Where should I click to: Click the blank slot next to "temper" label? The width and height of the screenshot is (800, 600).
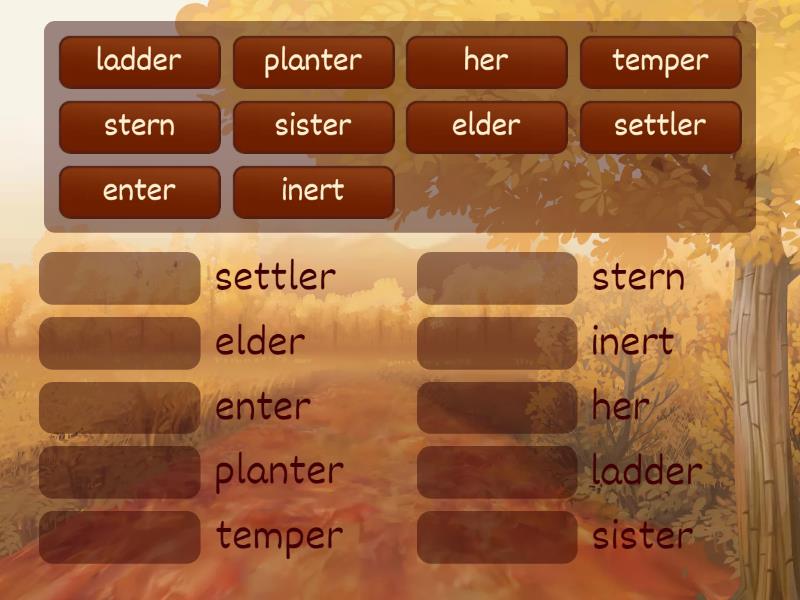[120, 537]
